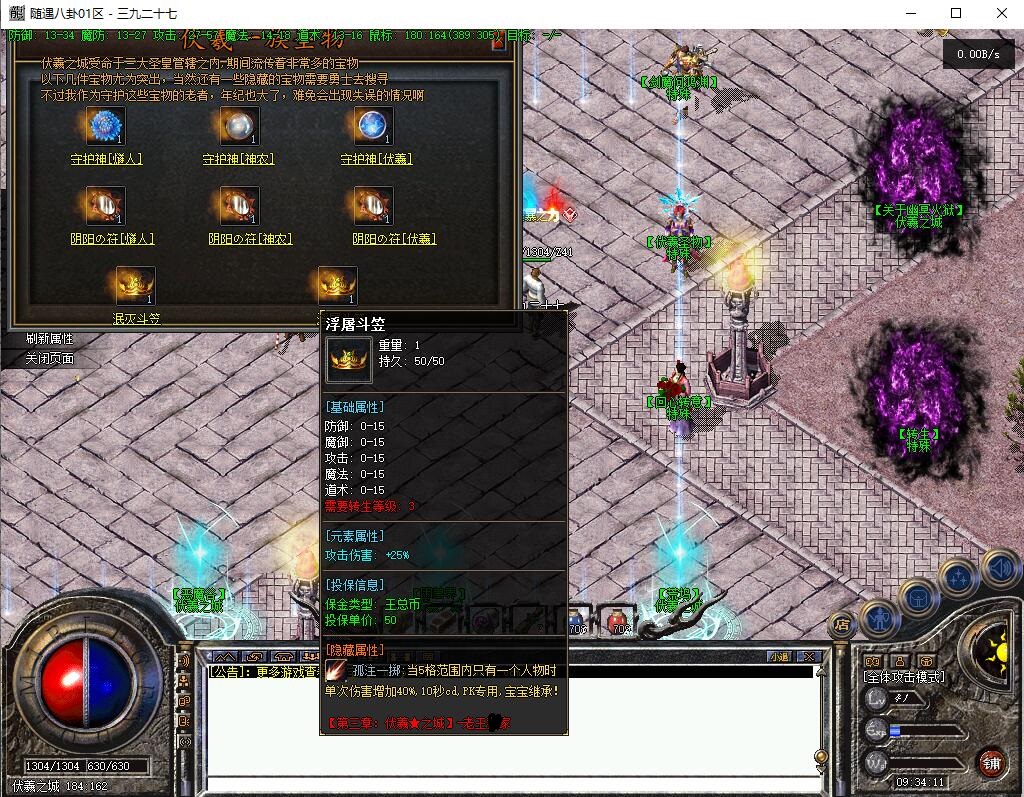Click the red 铺 stall button
Viewport: 1024px width, 797px height.
991,762
